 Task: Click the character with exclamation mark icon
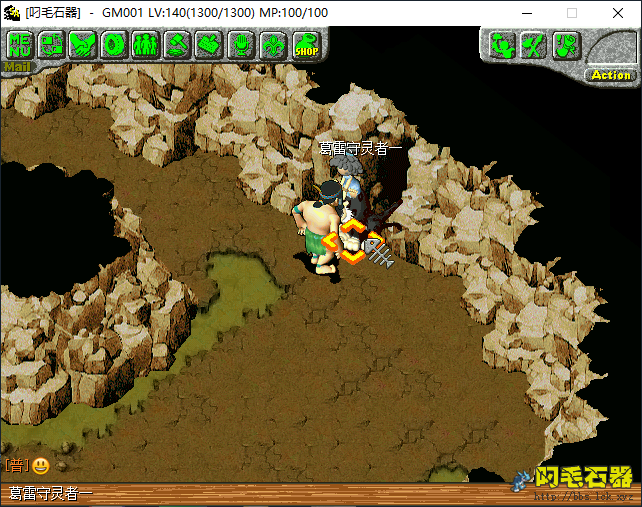coord(566,45)
